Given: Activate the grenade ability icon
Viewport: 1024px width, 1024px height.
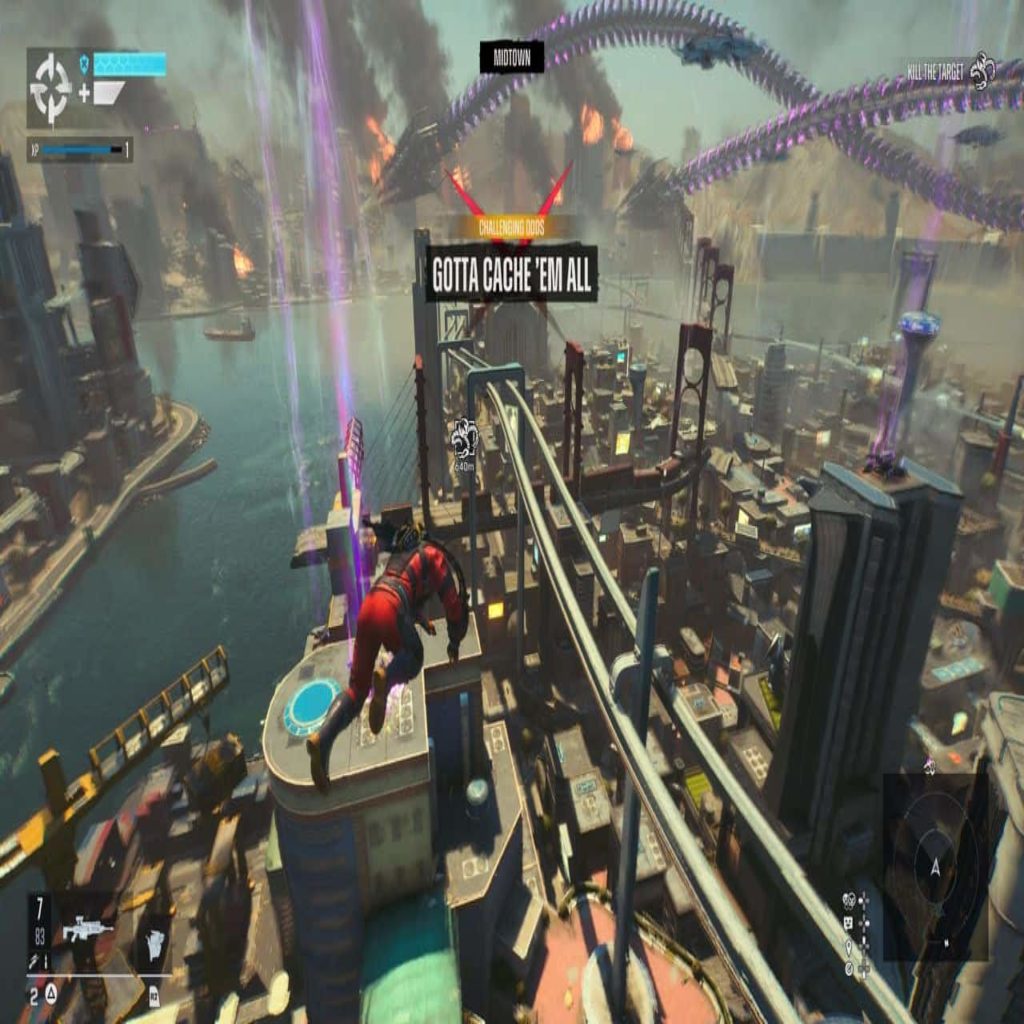Looking at the screenshot, I should coord(152,941).
